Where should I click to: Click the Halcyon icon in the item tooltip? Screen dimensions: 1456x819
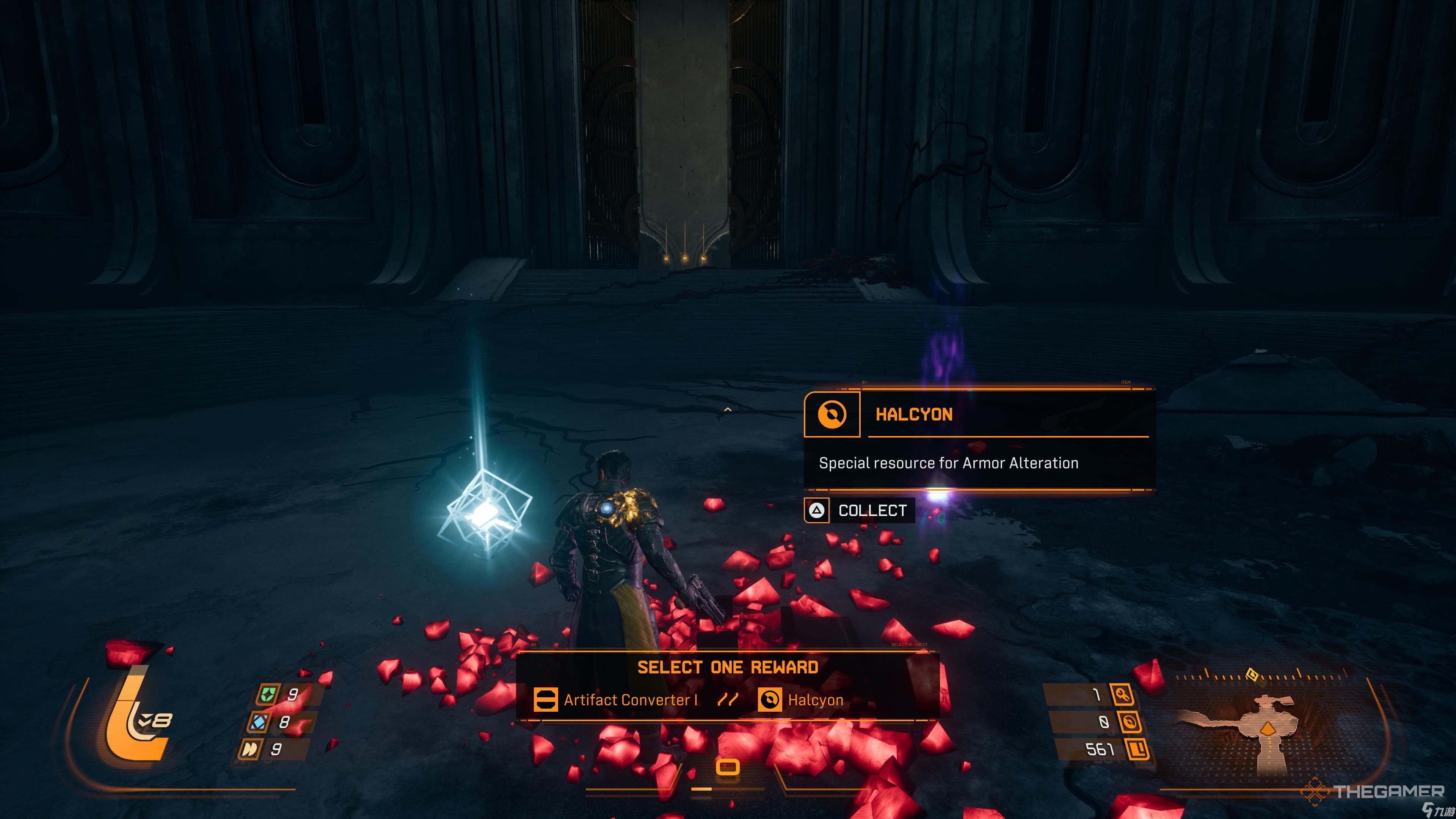coord(832,414)
